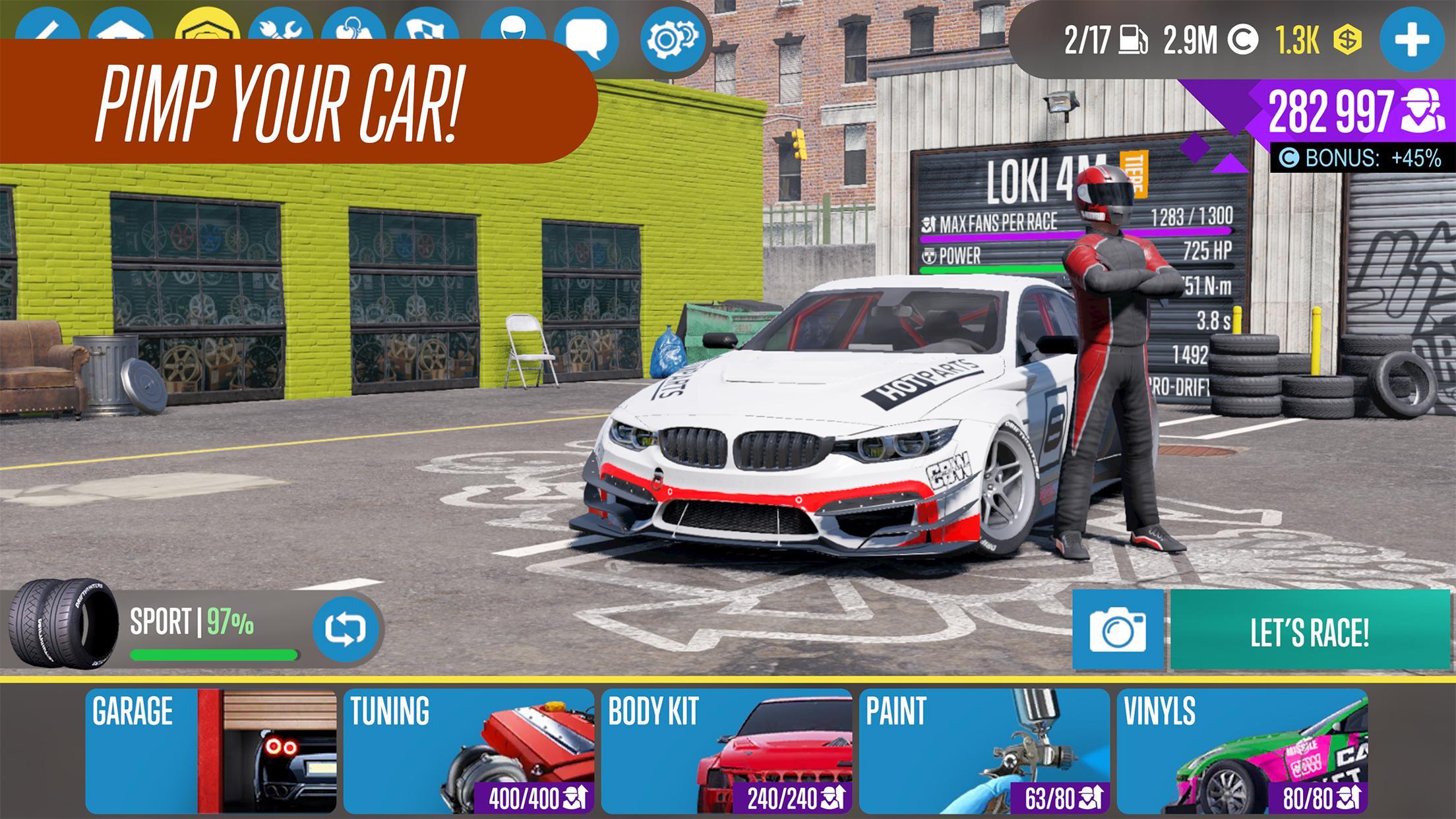Start racing with Let's Race button
Viewport: 1456px width, 819px height.
(1310, 631)
